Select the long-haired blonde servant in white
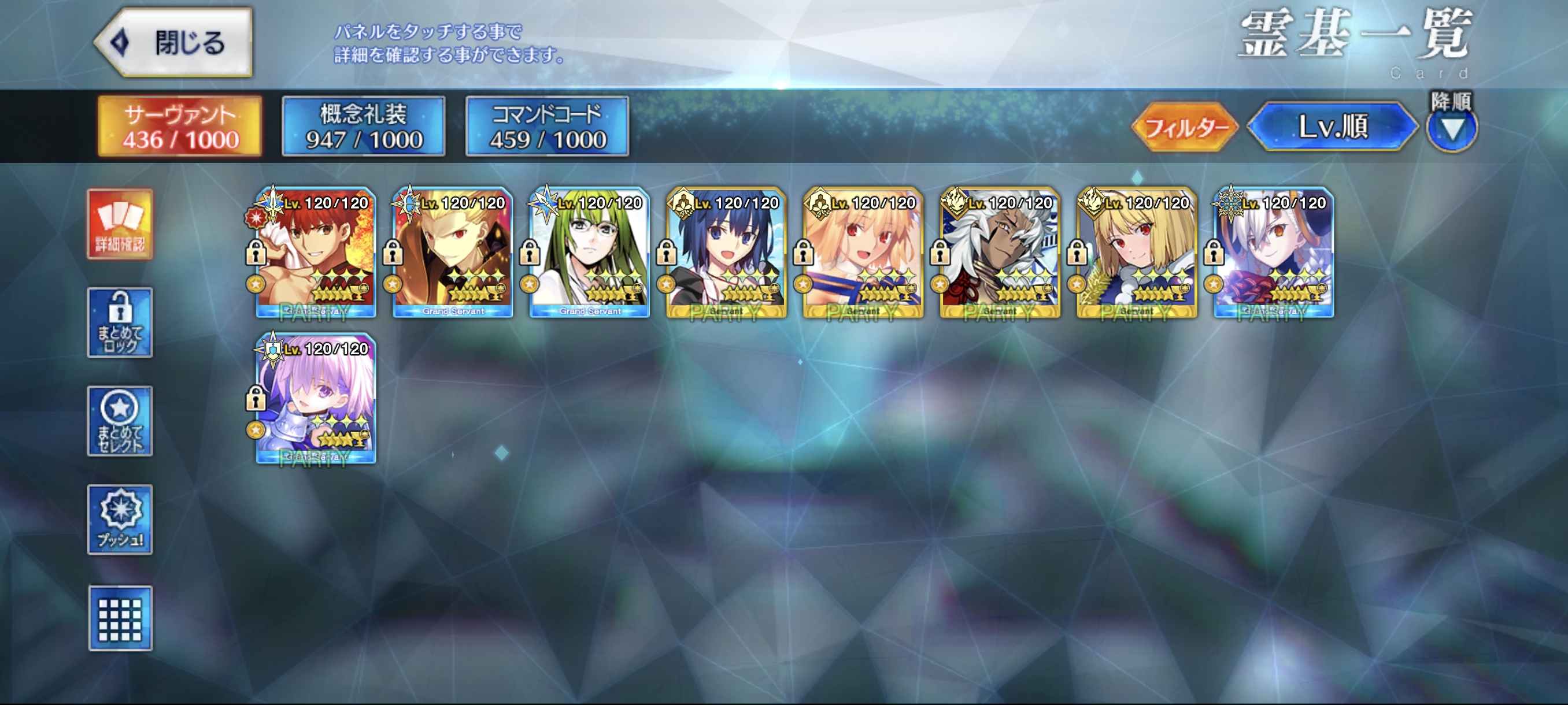This screenshot has height=705, width=1568. (x=863, y=253)
